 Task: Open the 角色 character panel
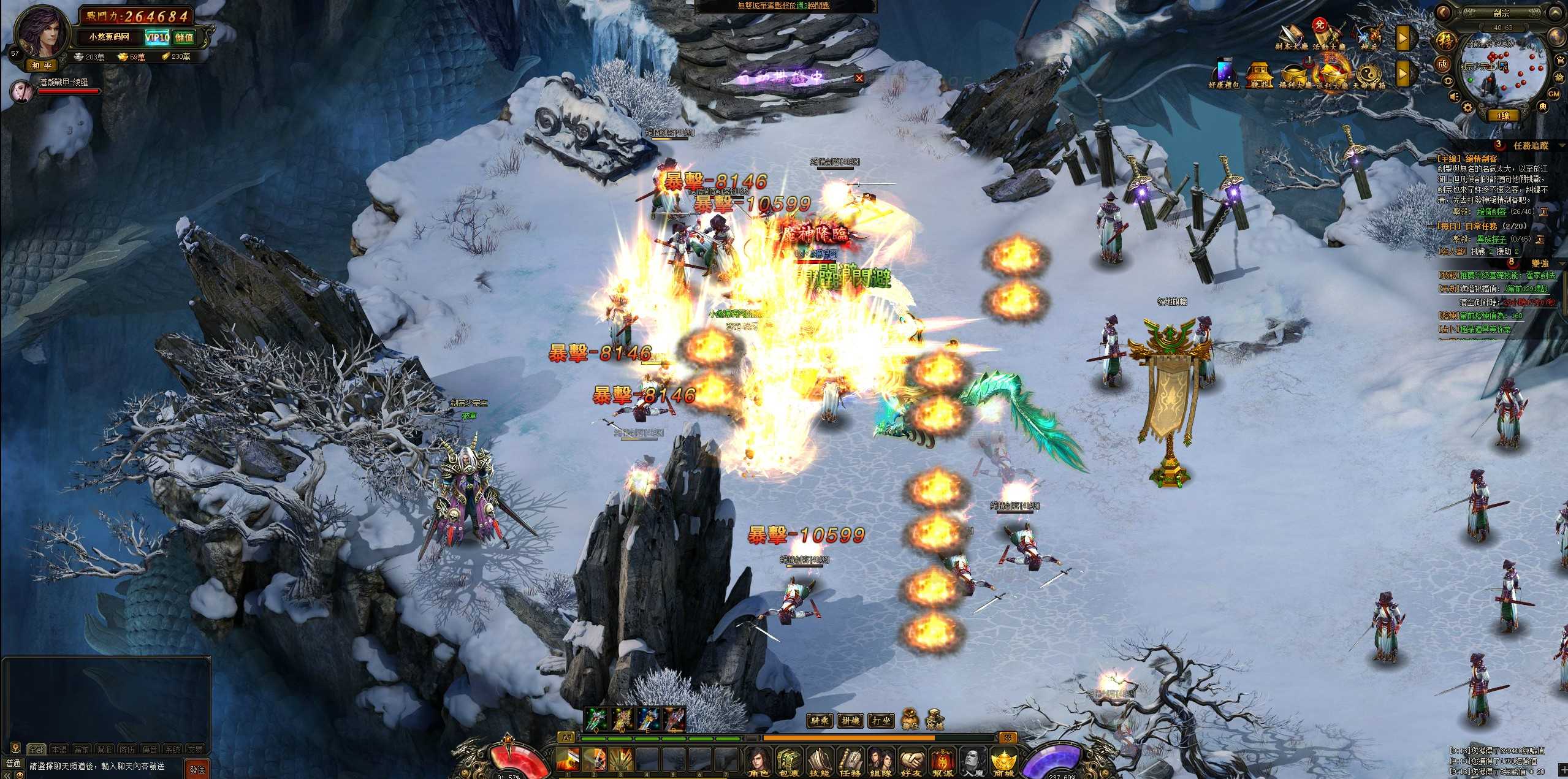coord(759,762)
